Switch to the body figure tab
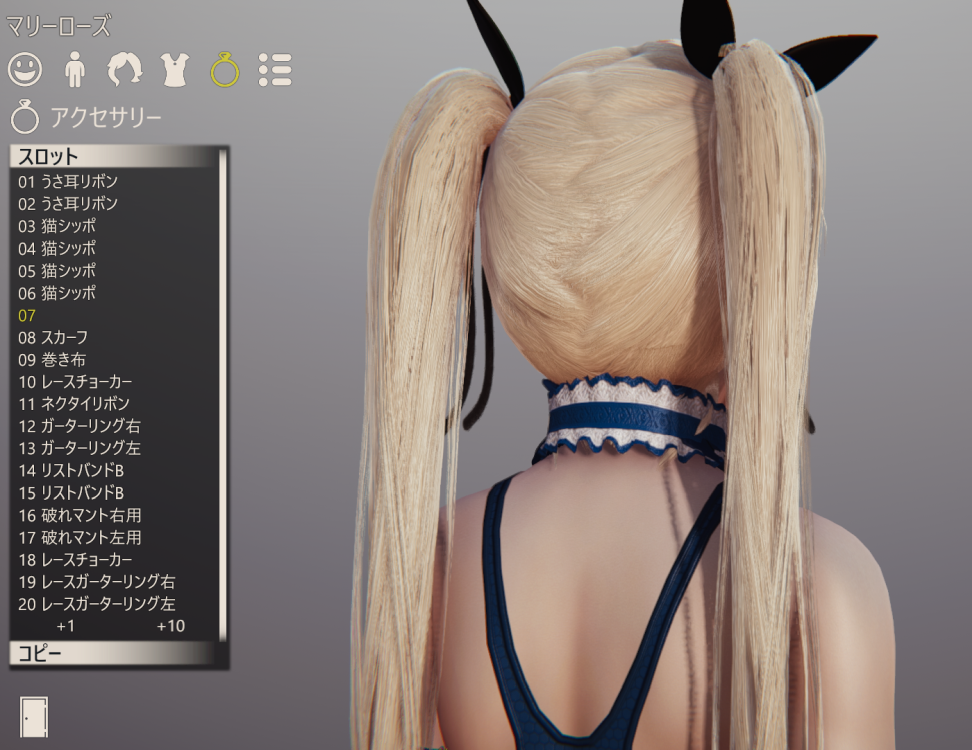The height and width of the screenshot is (750, 972). (x=75, y=68)
